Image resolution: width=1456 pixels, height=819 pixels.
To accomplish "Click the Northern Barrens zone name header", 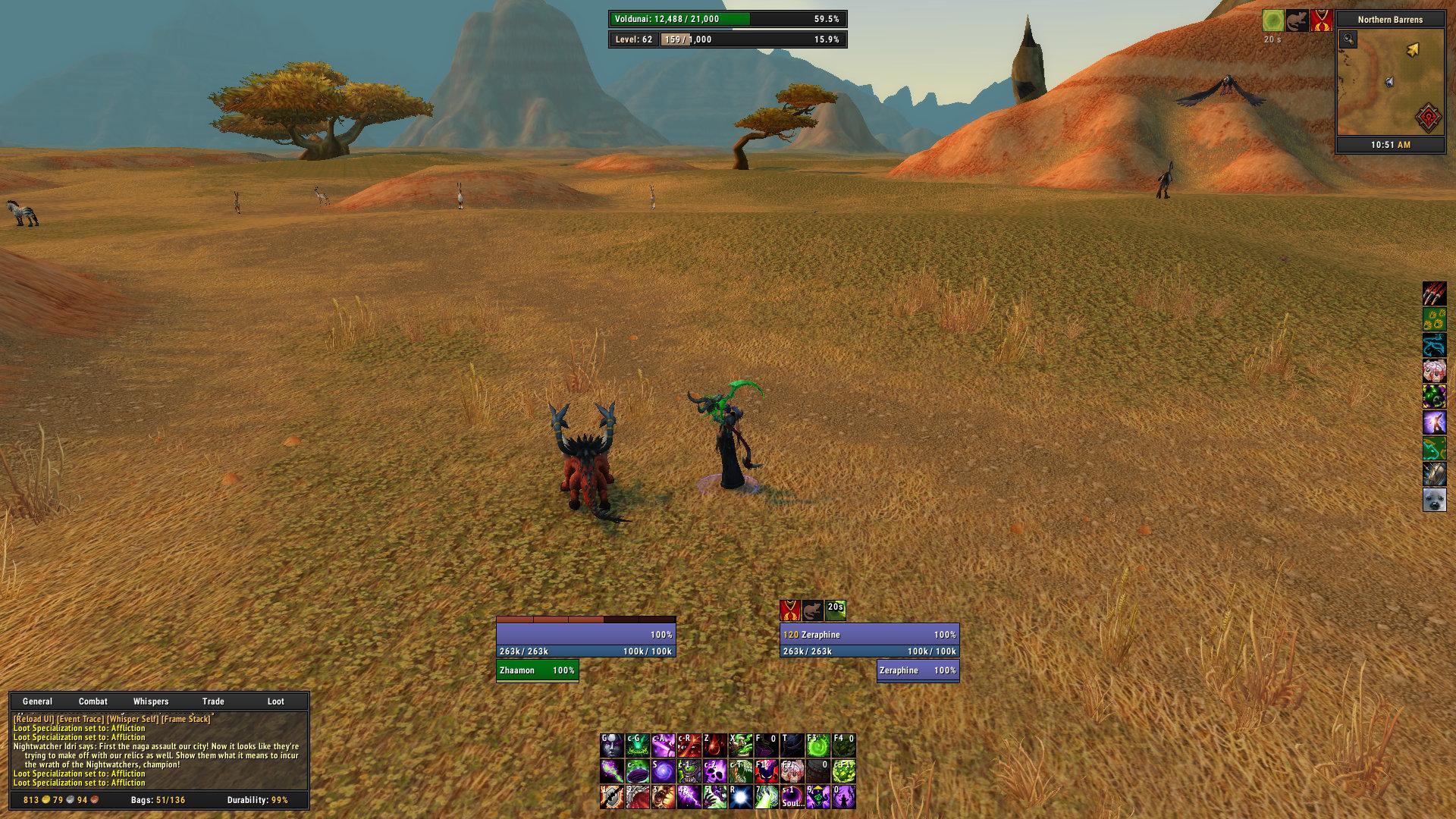I will tap(1390, 20).
